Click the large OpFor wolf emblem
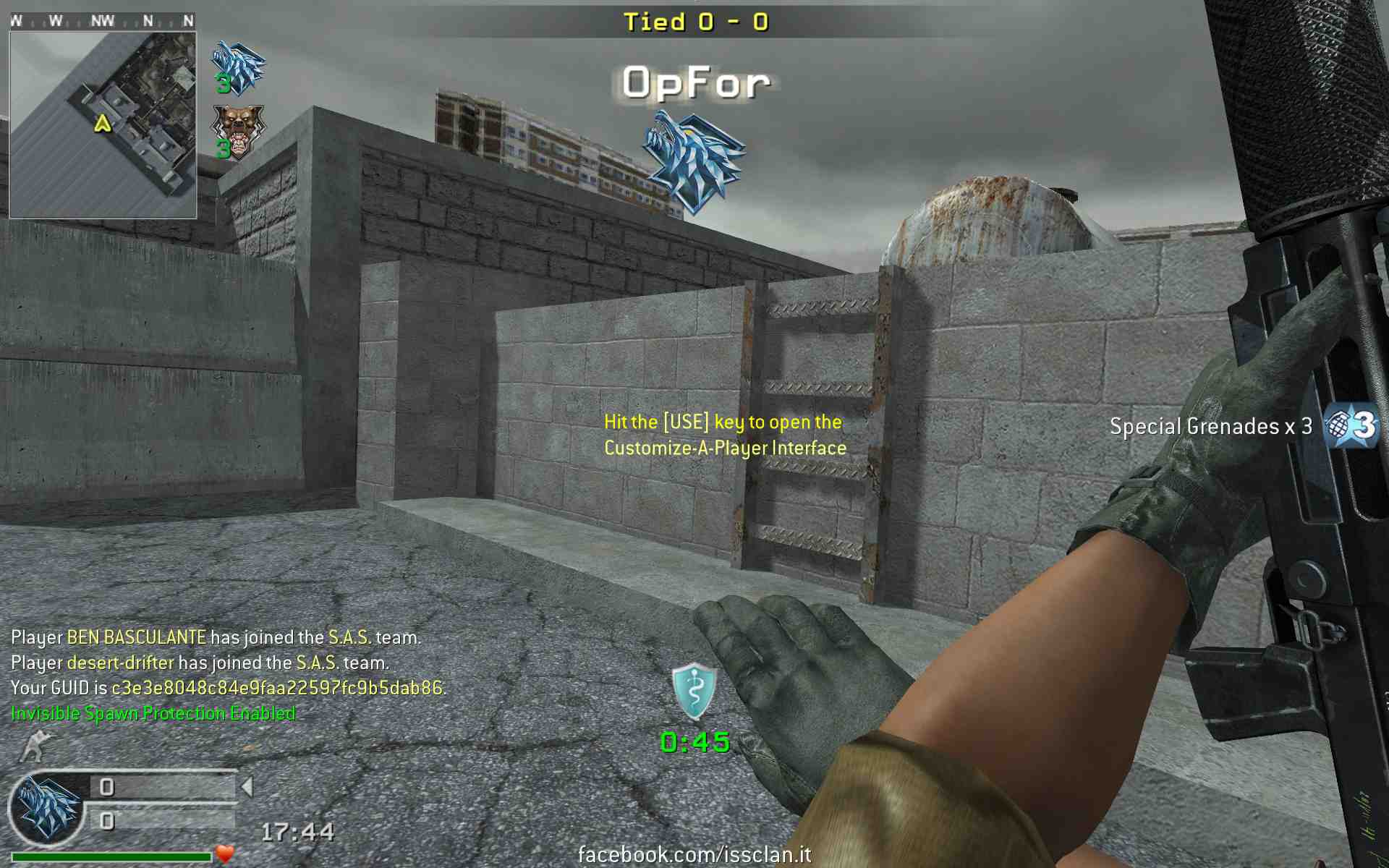This screenshot has width=1389, height=868. [694, 161]
